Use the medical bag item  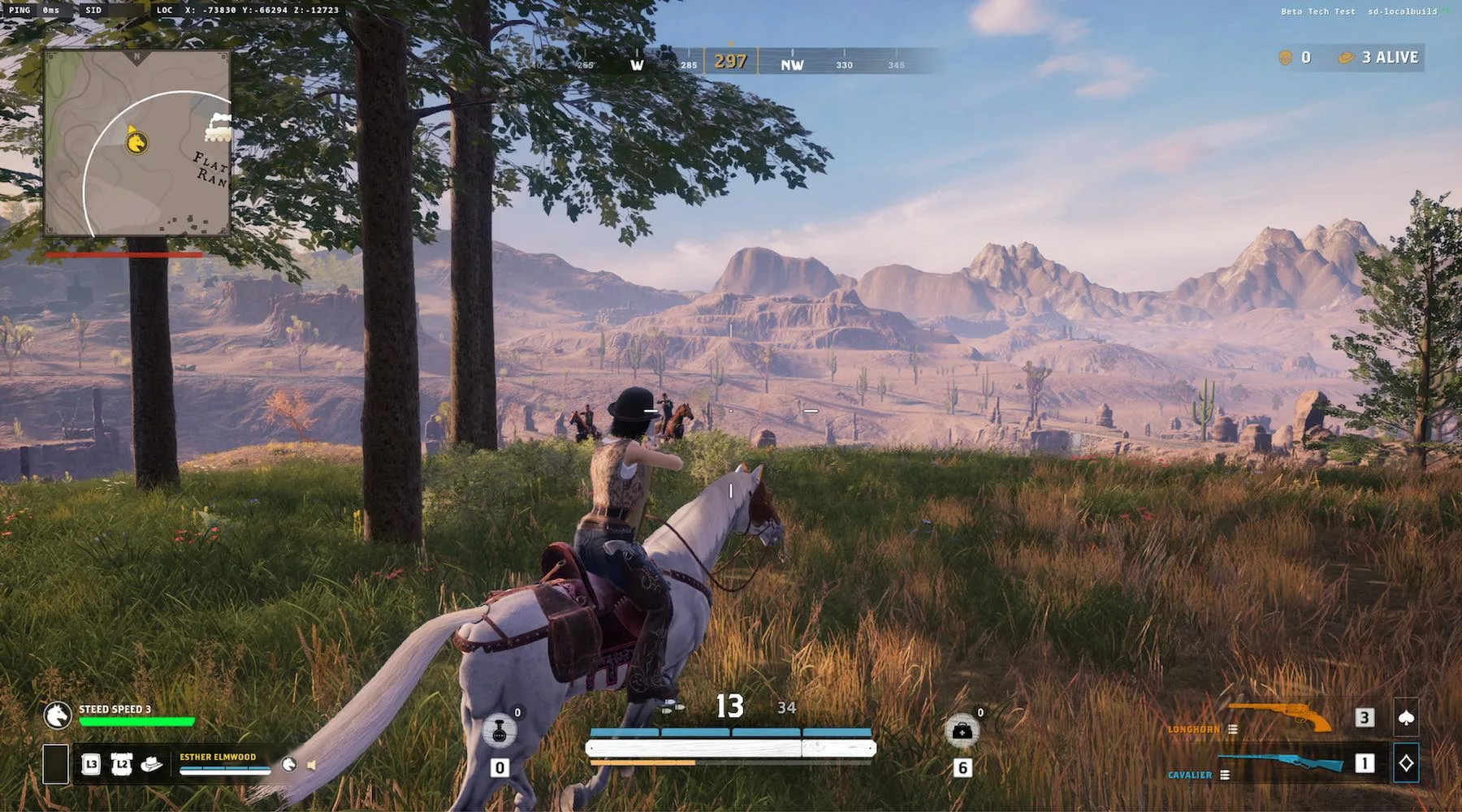(x=962, y=731)
